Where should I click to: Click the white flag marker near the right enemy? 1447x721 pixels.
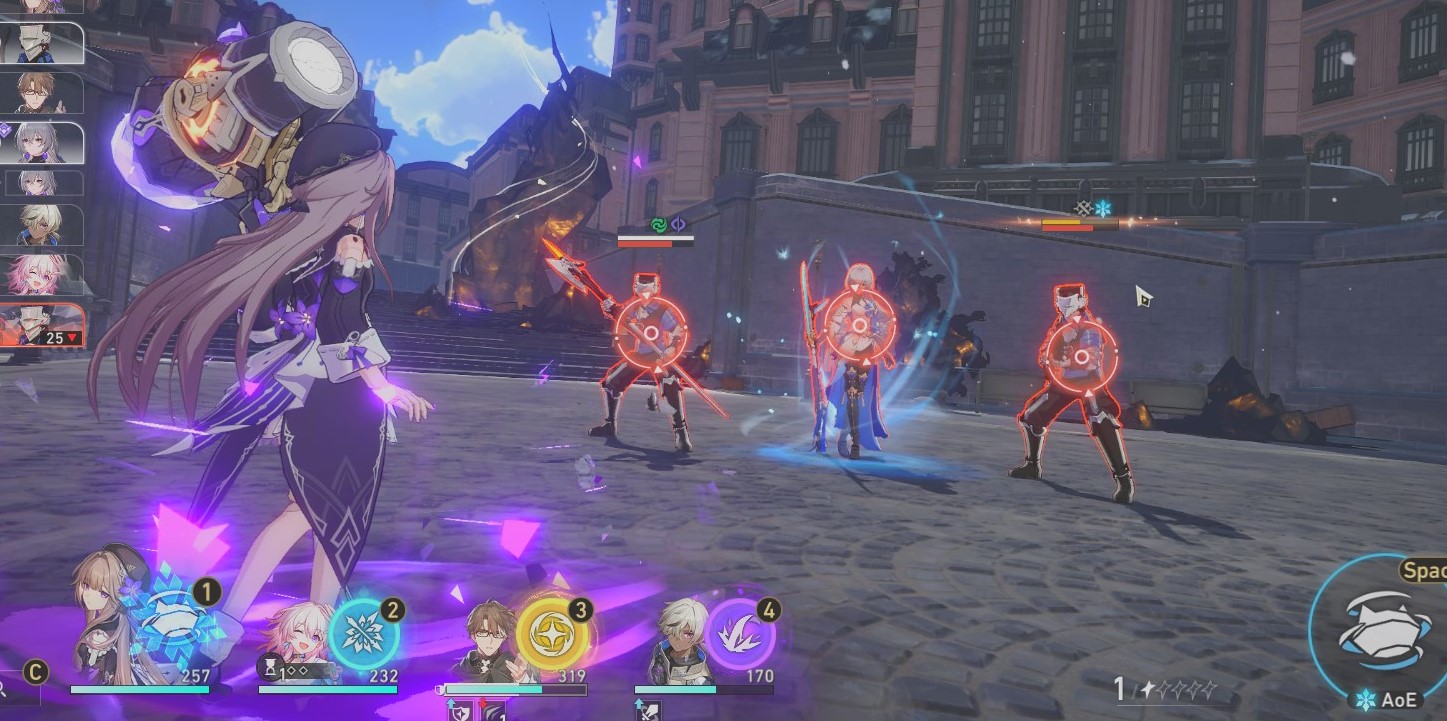[x=1143, y=294]
